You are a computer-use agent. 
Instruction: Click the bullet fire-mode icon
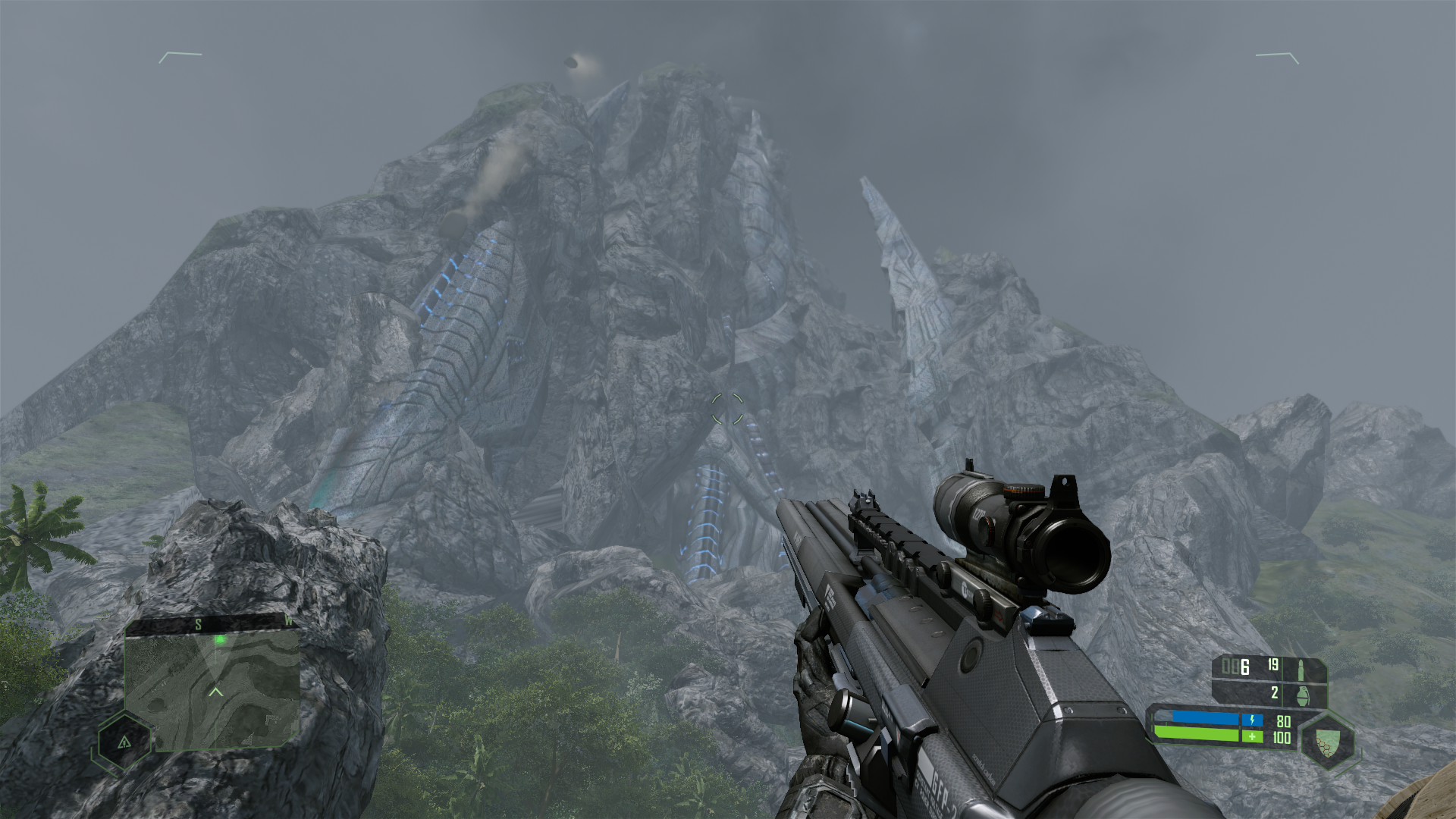[x=1302, y=669]
